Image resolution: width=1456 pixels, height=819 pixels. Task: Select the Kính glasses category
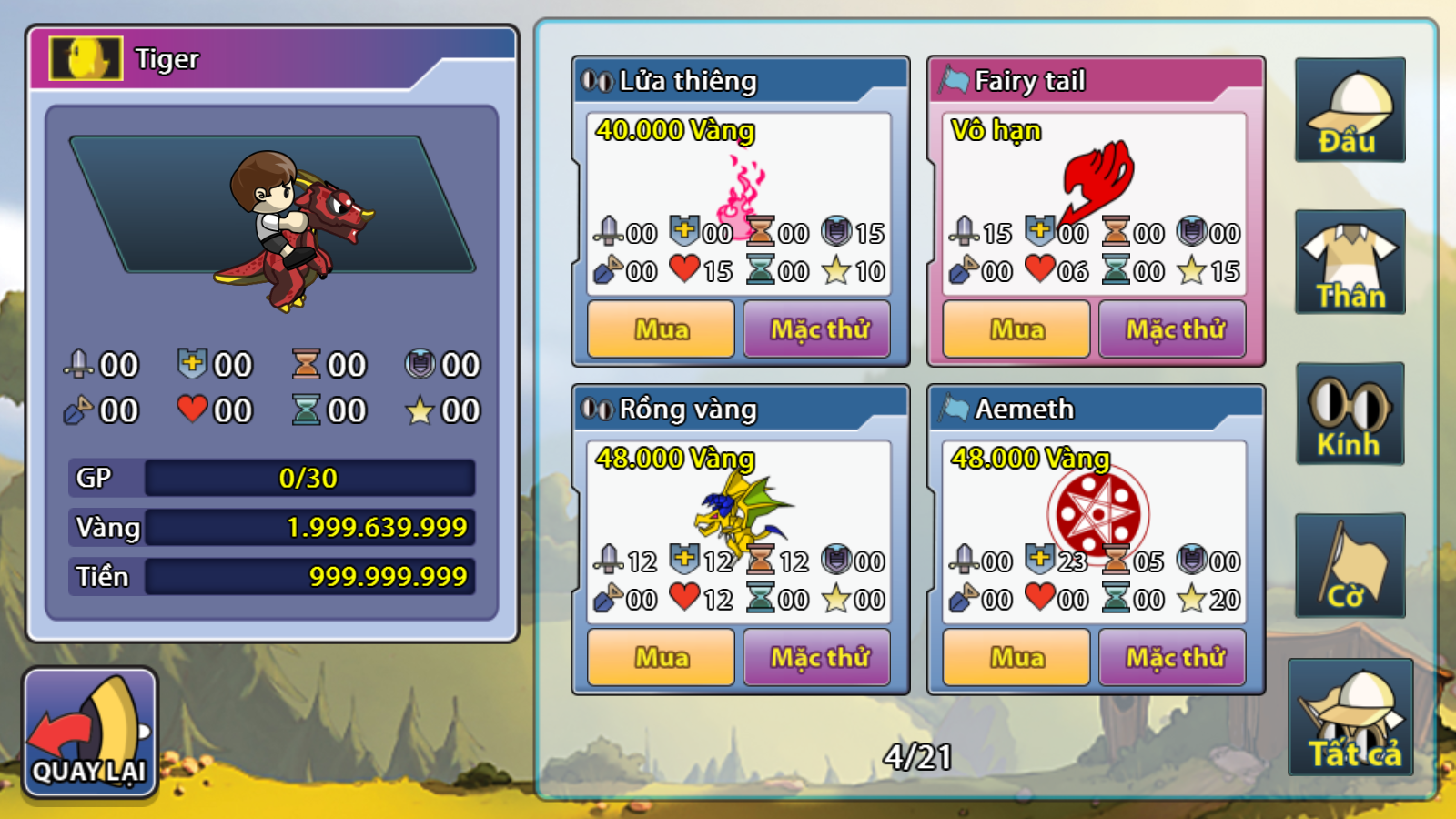point(1350,414)
